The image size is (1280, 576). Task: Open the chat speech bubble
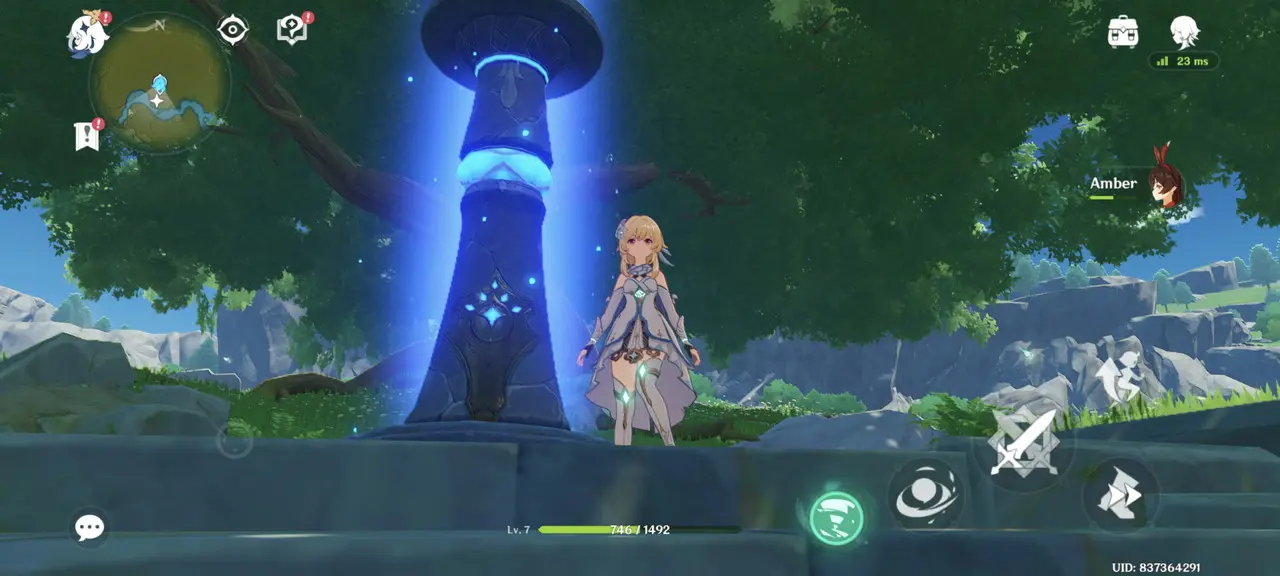pos(90,527)
